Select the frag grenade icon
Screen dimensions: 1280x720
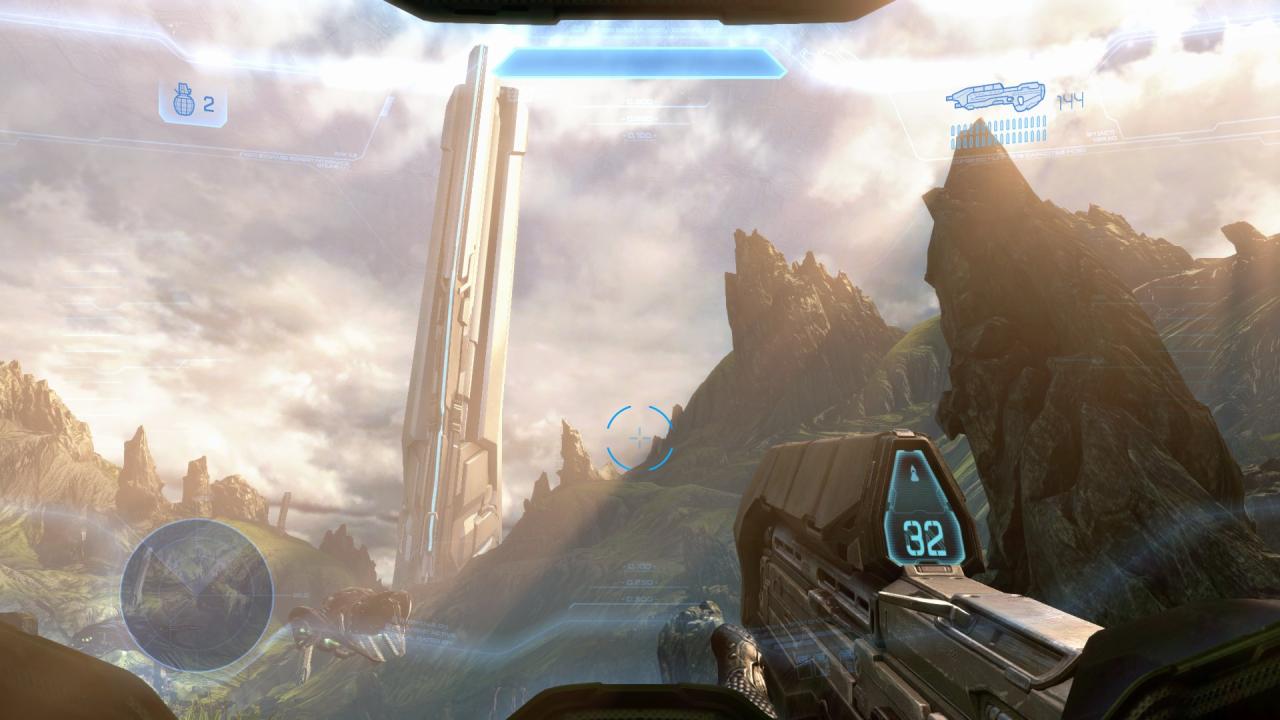tap(184, 103)
